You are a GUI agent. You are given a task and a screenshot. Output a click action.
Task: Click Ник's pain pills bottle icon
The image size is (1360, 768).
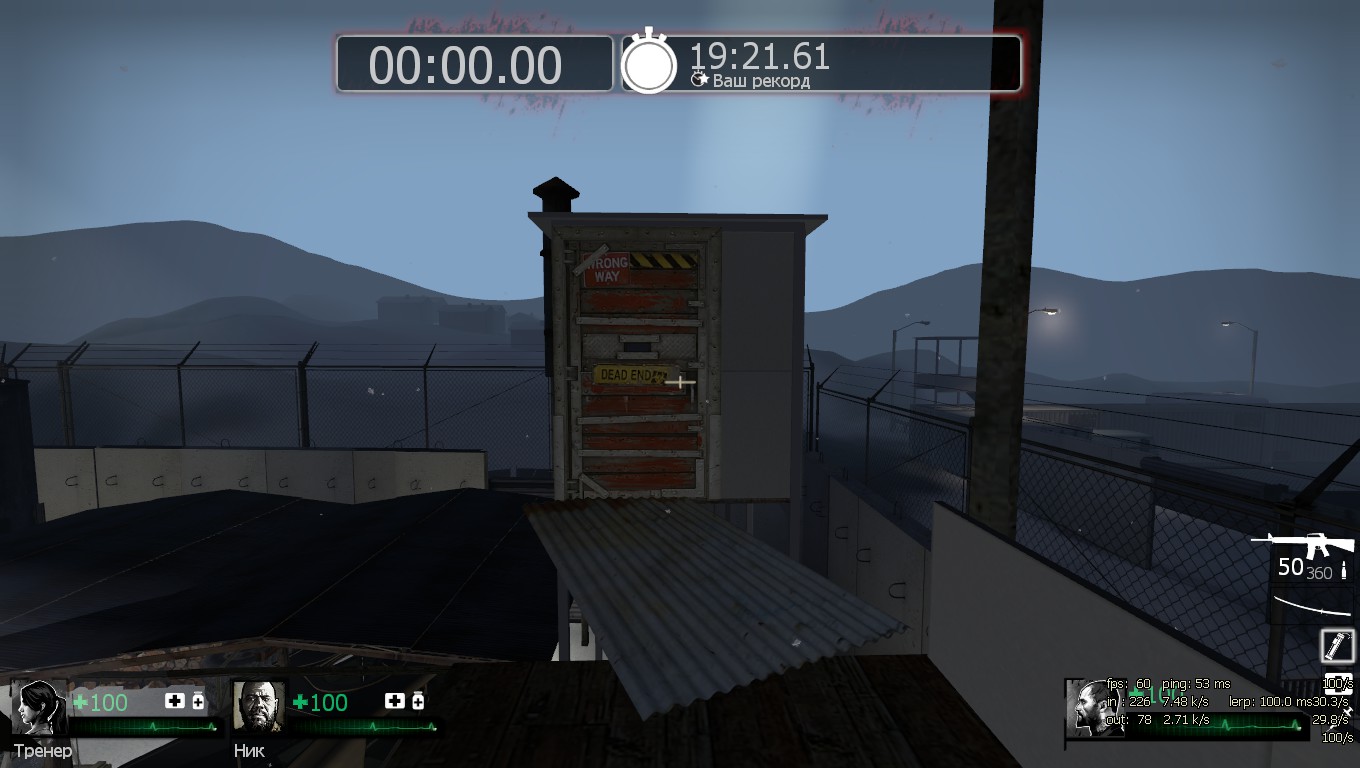(x=418, y=701)
